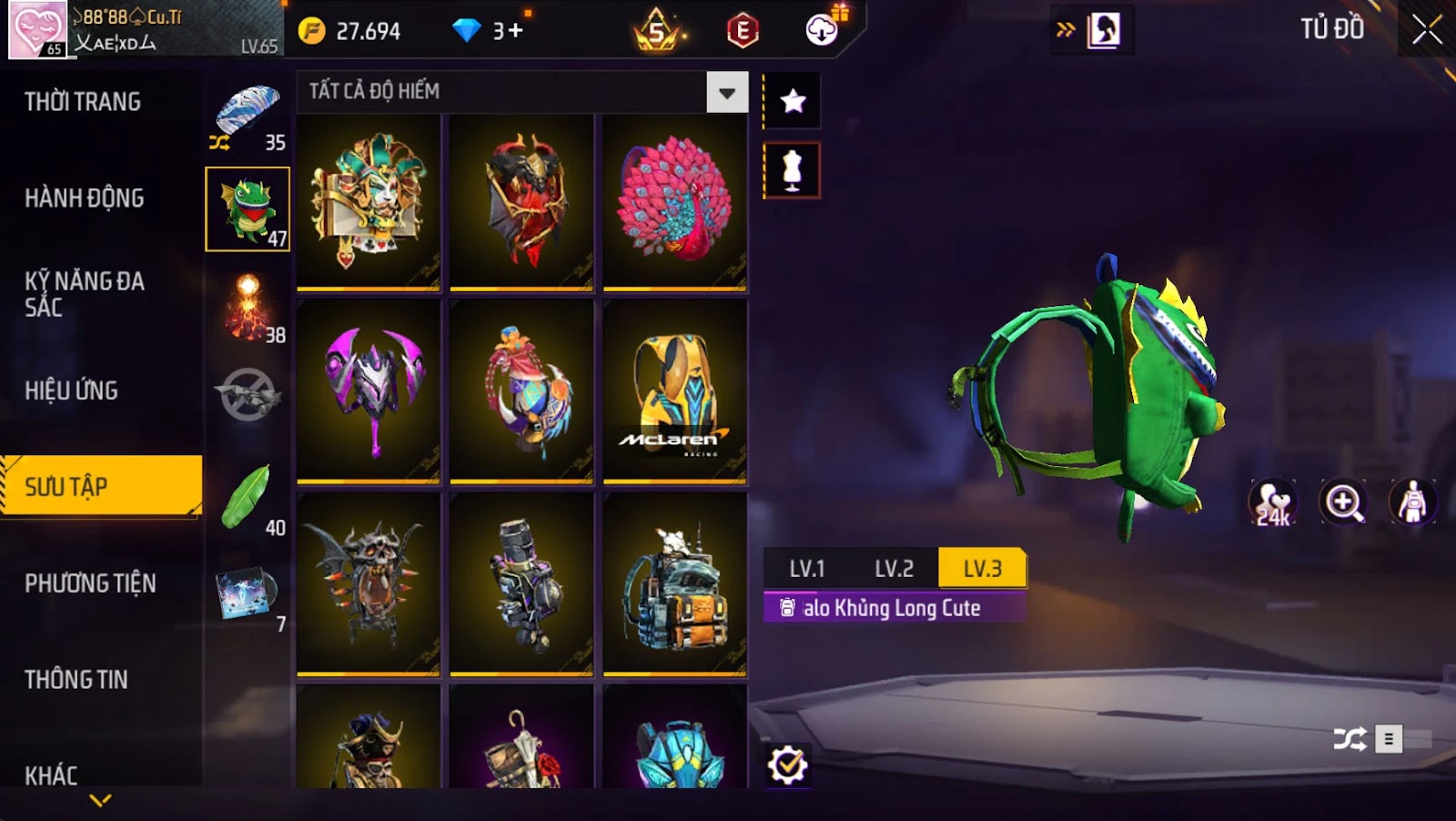Screen dimensions: 1456x821
Task: Open the green leaf surfboard subcategory
Action: click(x=248, y=498)
